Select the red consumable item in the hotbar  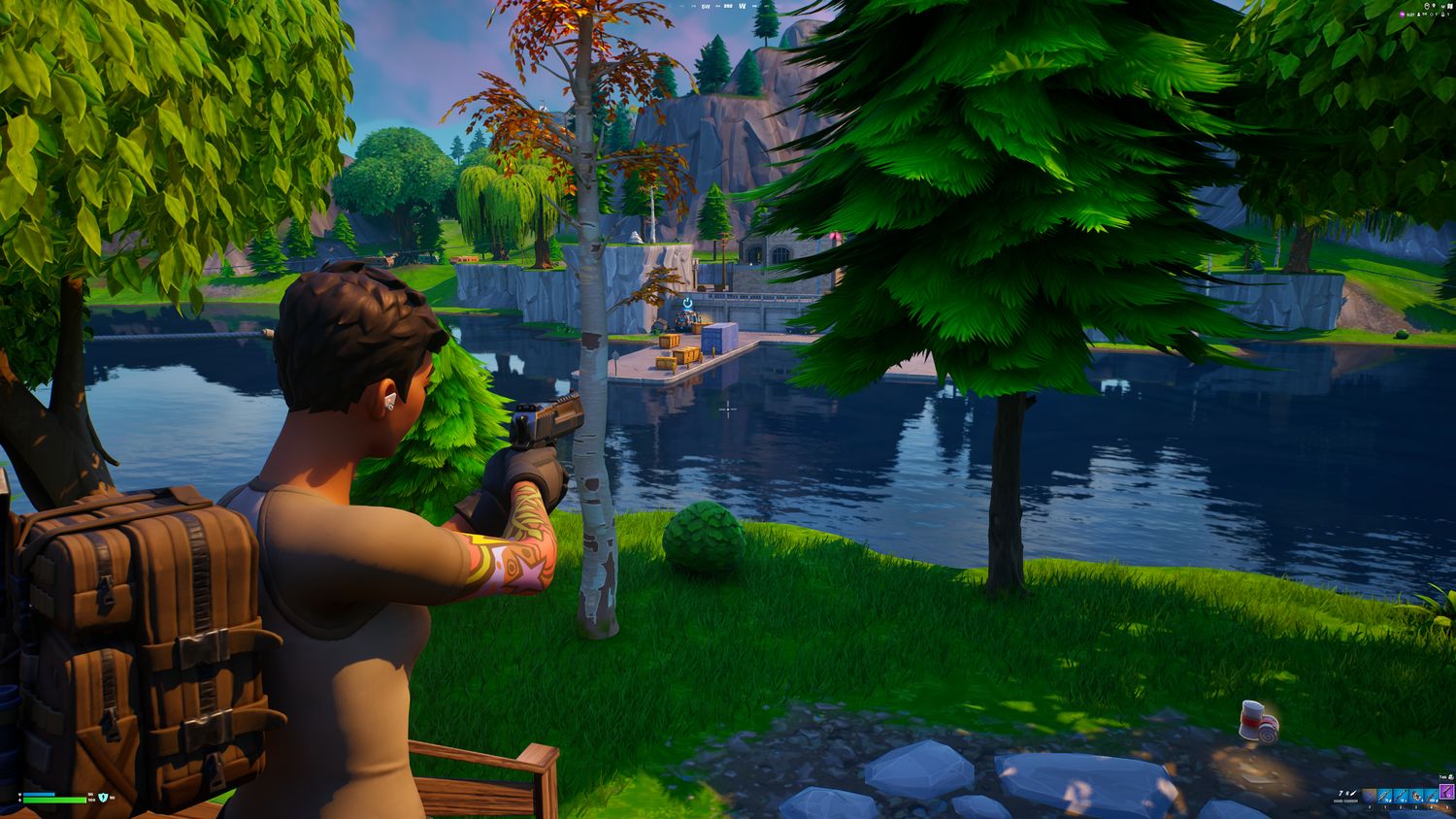click(1416, 797)
